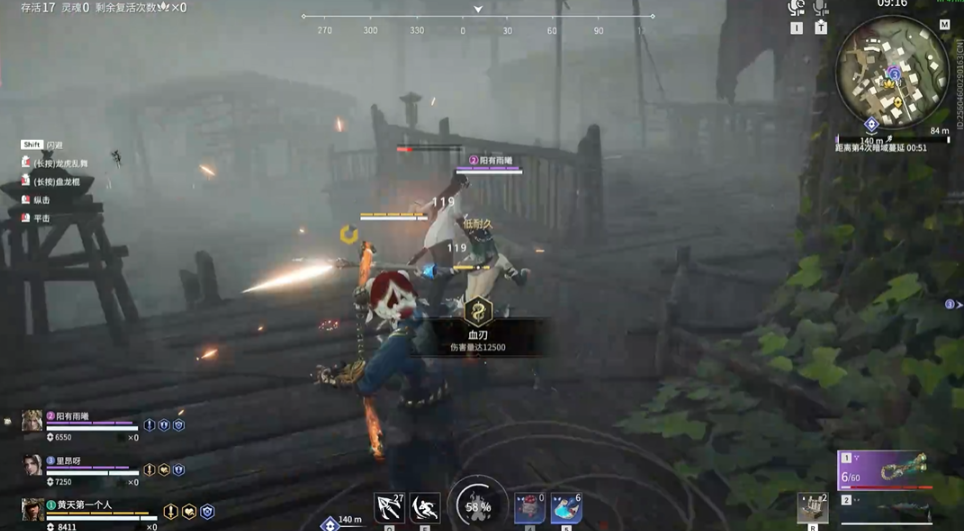
Task: Select the grappling hook item with count 27
Action: 389,507
